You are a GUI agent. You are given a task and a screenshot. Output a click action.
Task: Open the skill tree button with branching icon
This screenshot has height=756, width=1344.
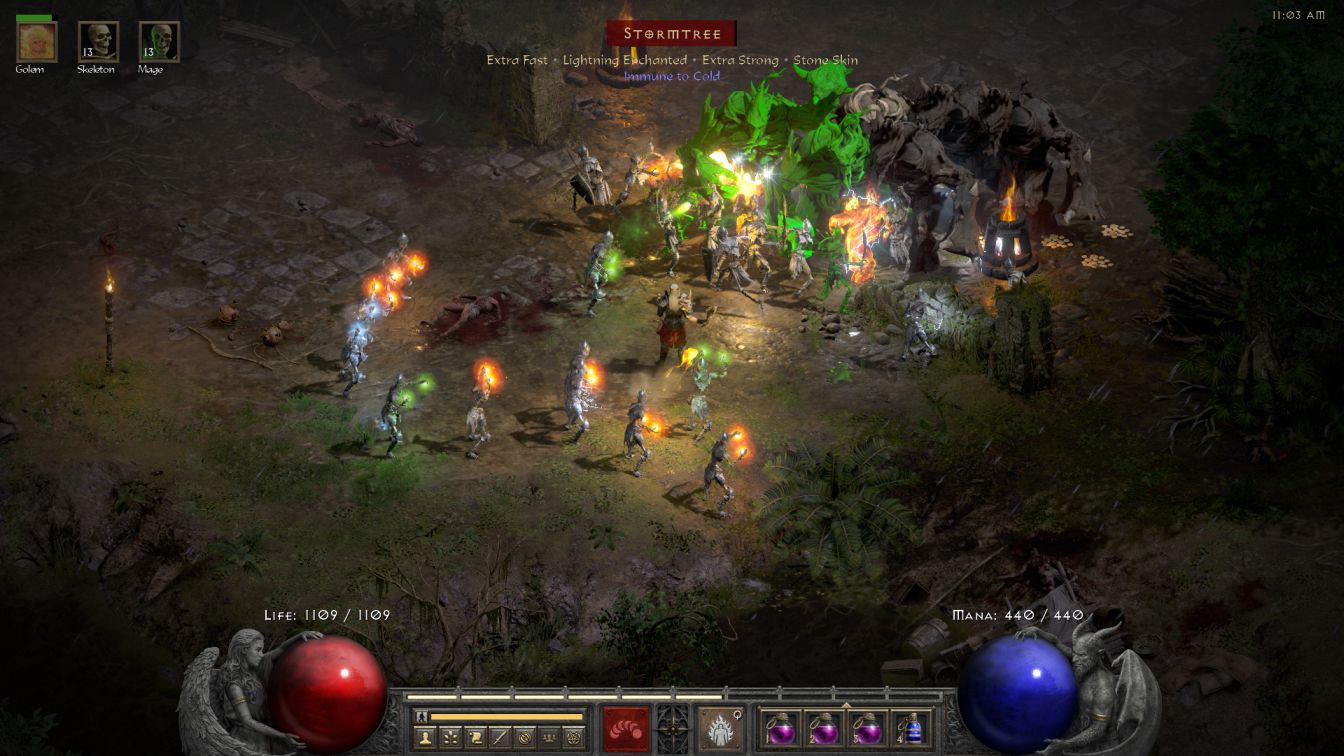450,738
